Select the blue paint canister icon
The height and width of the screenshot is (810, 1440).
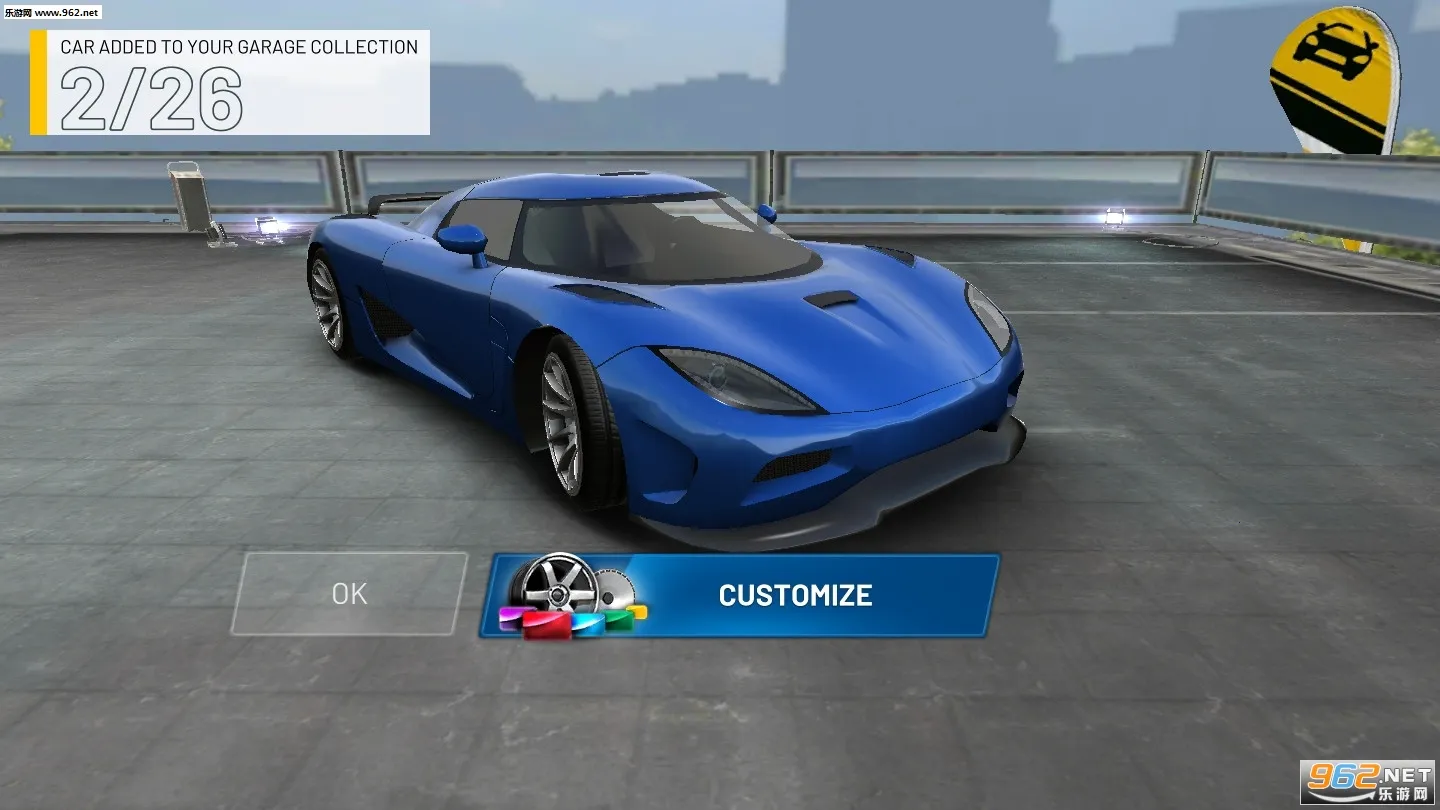(588, 623)
